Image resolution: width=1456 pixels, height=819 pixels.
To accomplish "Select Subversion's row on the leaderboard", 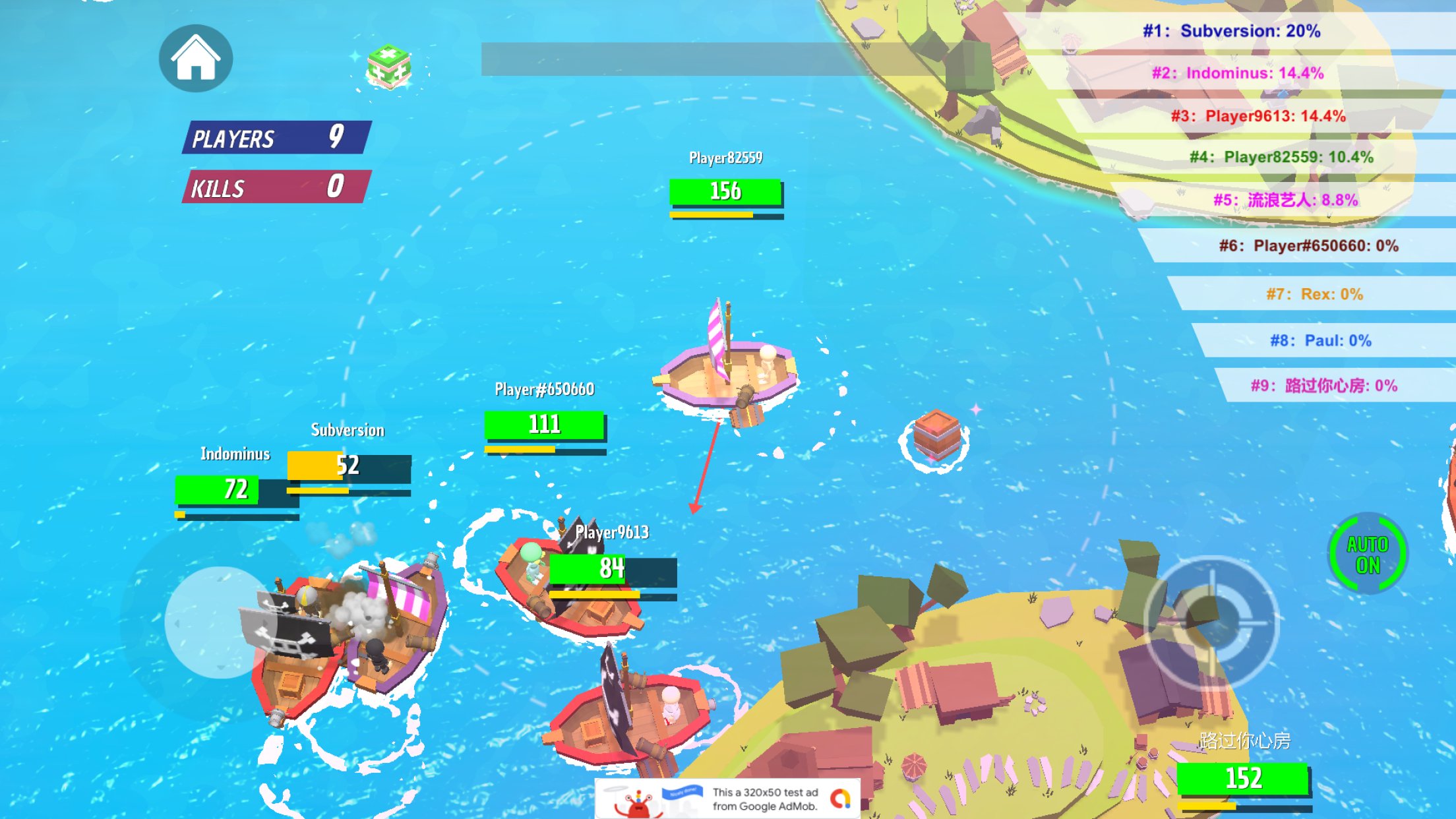I will [x=1231, y=31].
